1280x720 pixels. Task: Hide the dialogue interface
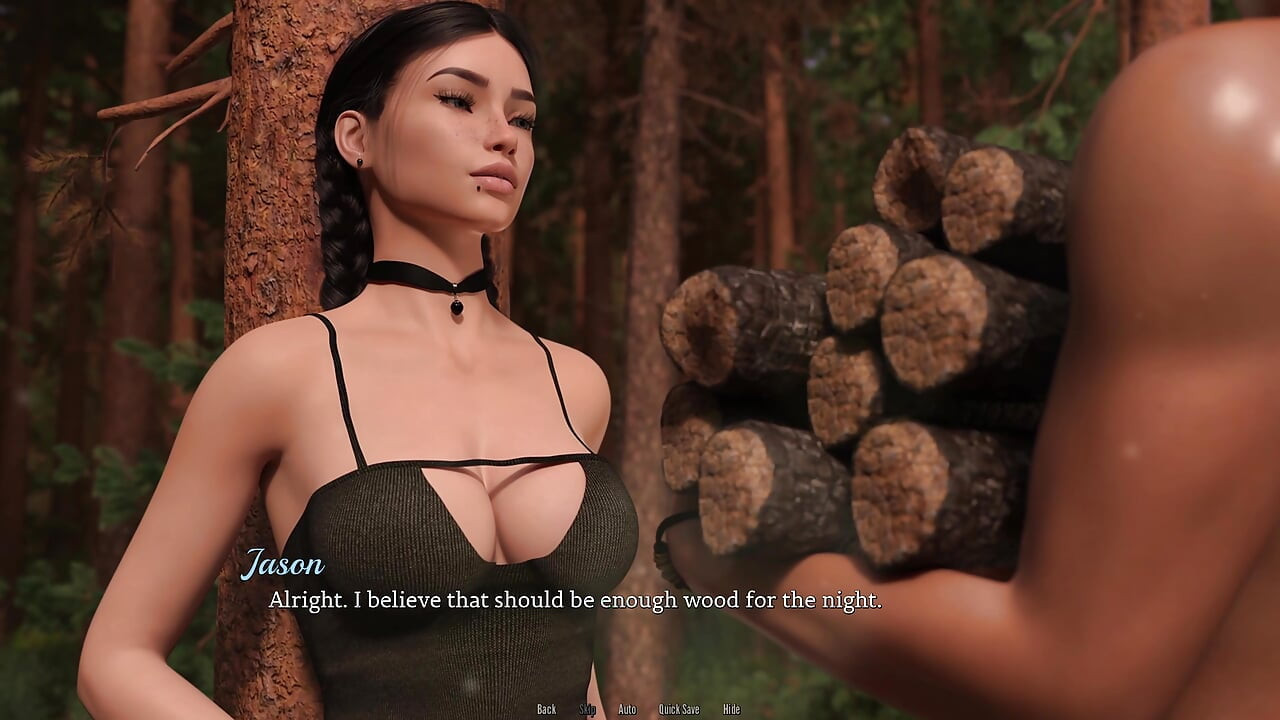coord(731,709)
